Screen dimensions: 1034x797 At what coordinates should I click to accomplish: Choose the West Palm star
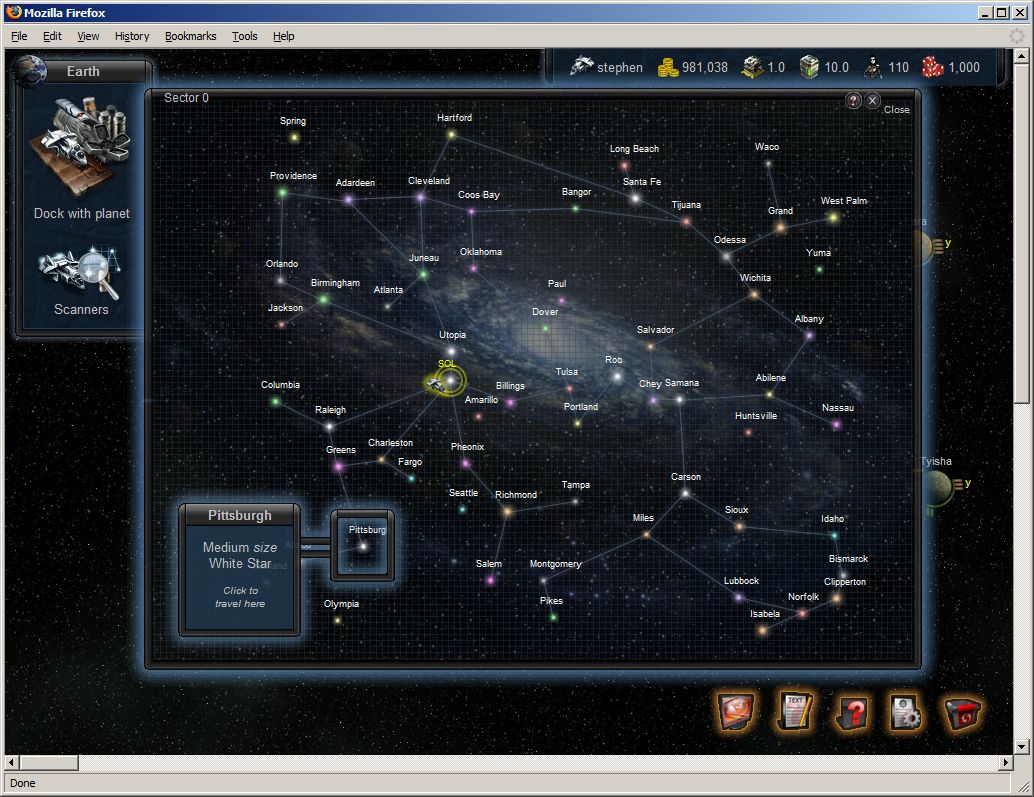[833, 217]
